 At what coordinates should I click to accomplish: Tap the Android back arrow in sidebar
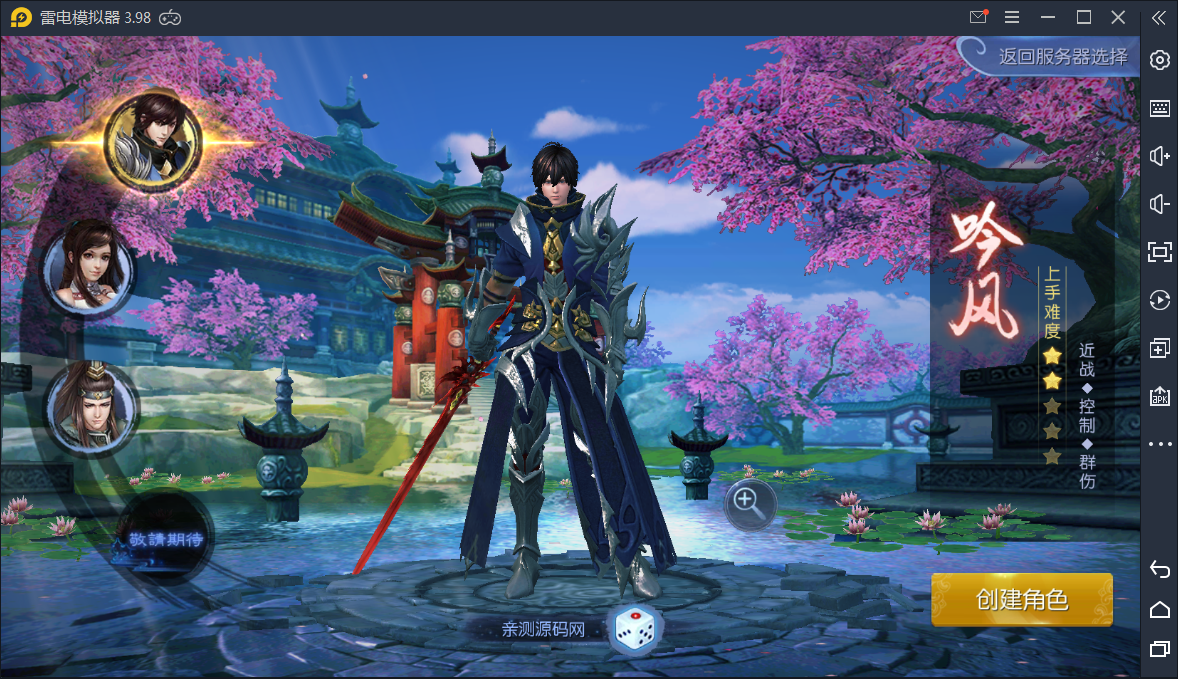pos(1160,569)
